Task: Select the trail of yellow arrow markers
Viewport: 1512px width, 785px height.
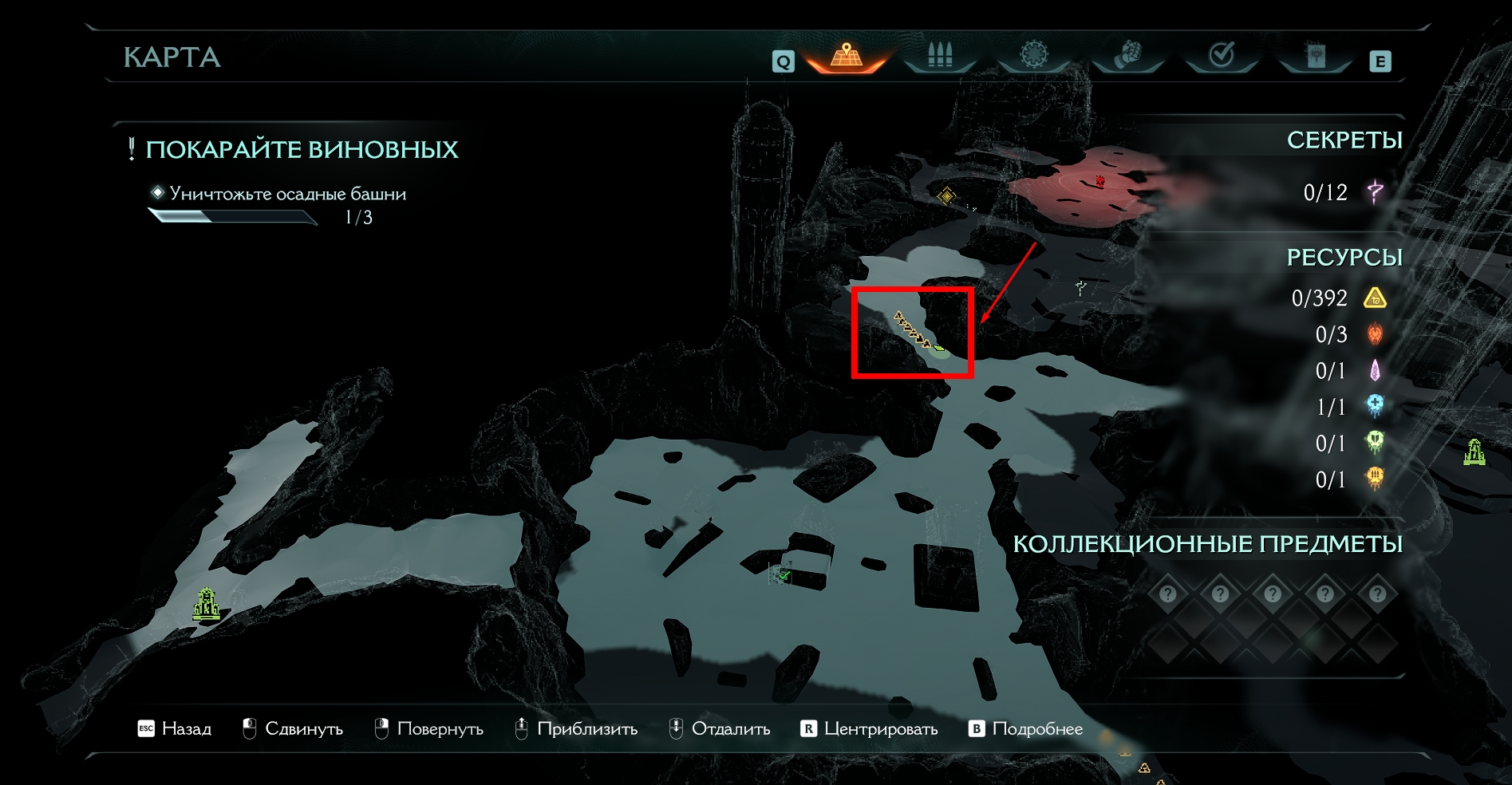Action: [x=911, y=329]
